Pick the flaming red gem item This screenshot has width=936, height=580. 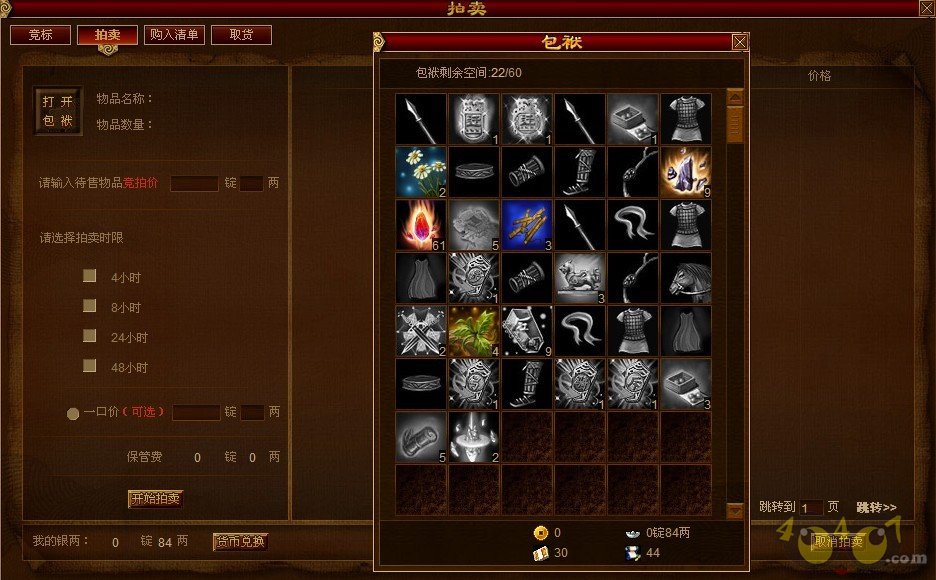pyautogui.click(x=420, y=225)
